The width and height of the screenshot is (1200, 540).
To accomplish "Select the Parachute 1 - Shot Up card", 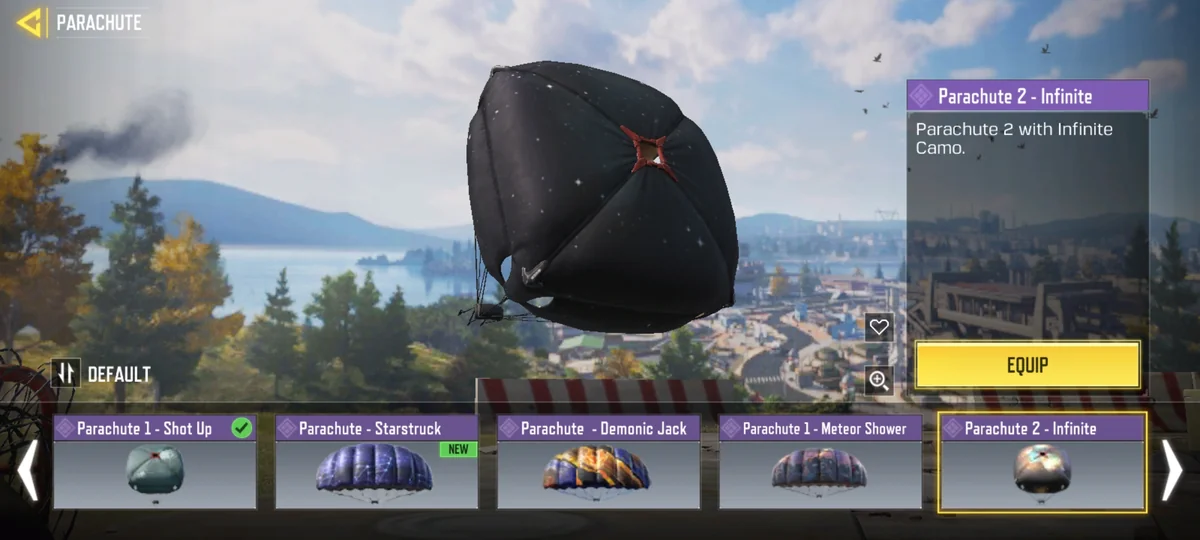I will (x=155, y=462).
